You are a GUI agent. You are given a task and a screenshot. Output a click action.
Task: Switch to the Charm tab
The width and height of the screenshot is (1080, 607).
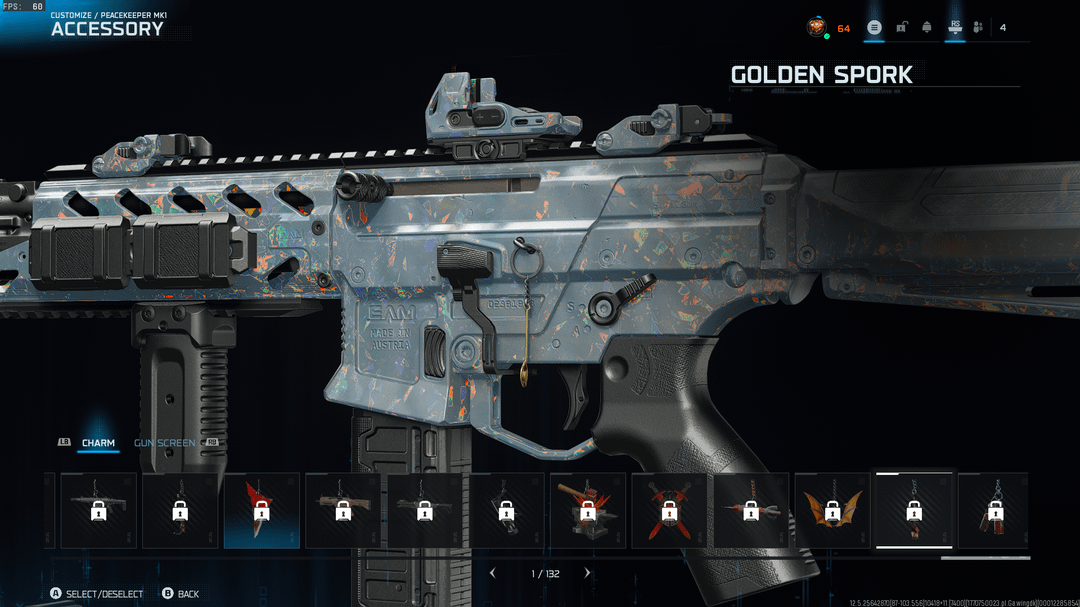[98, 443]
